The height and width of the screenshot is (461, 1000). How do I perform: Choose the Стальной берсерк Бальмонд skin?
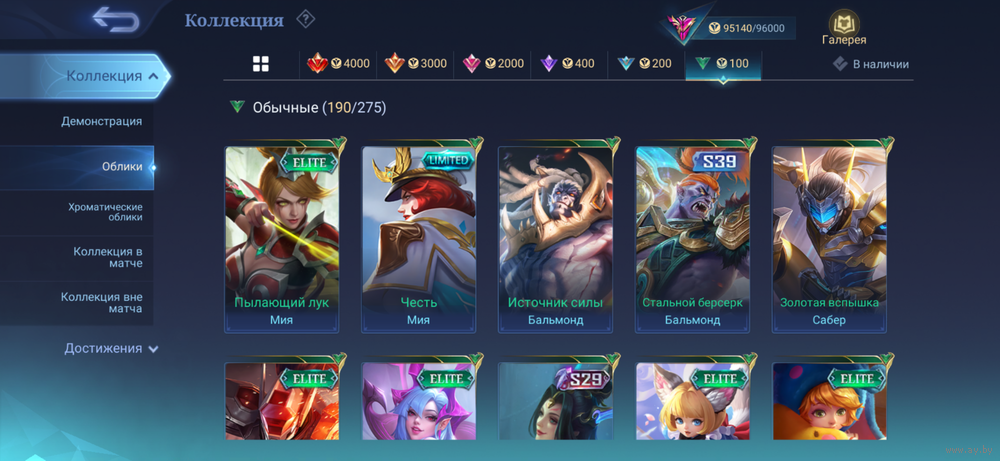[x=692, y=239]
